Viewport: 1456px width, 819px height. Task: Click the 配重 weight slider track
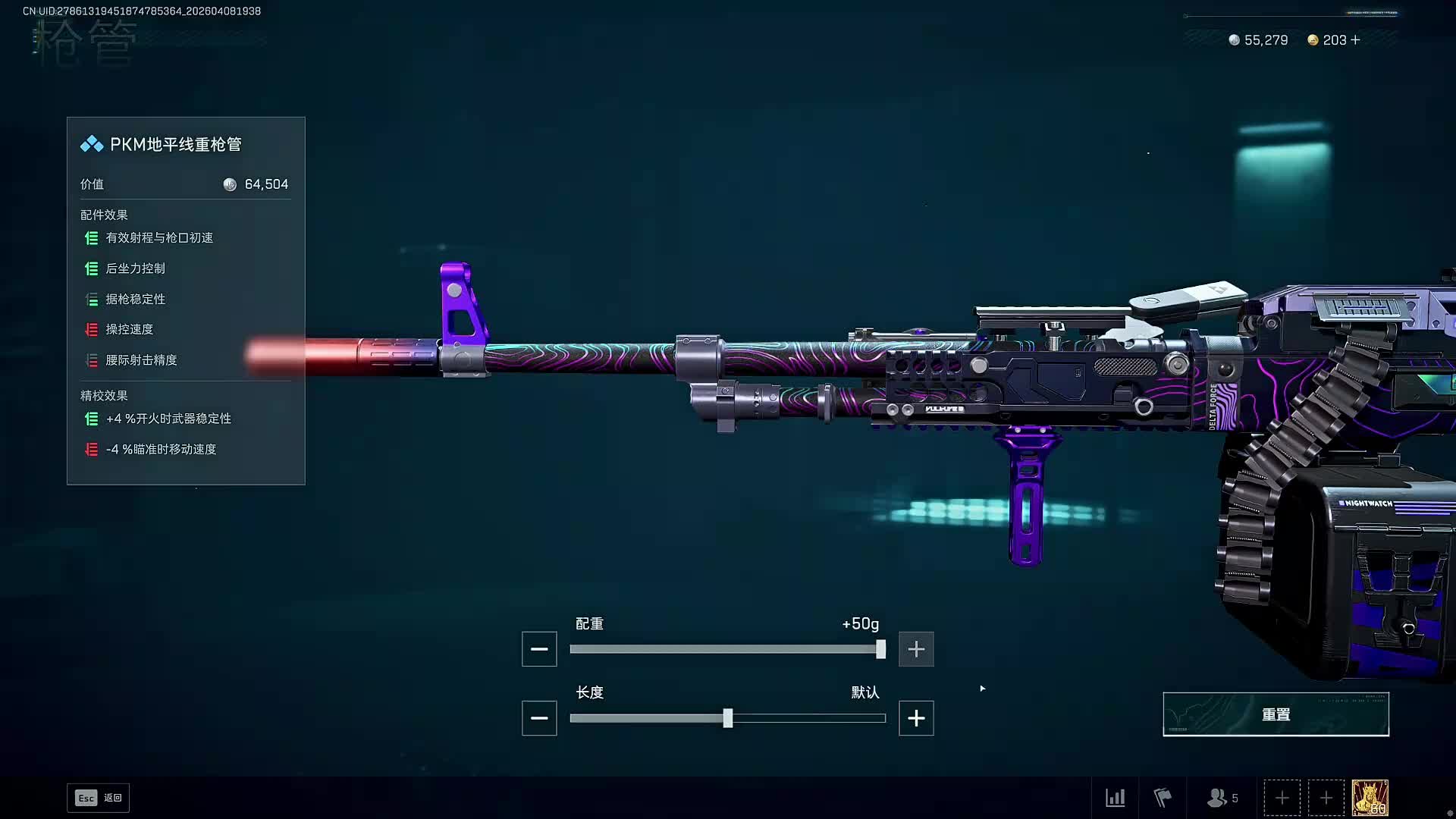[726, 649]
